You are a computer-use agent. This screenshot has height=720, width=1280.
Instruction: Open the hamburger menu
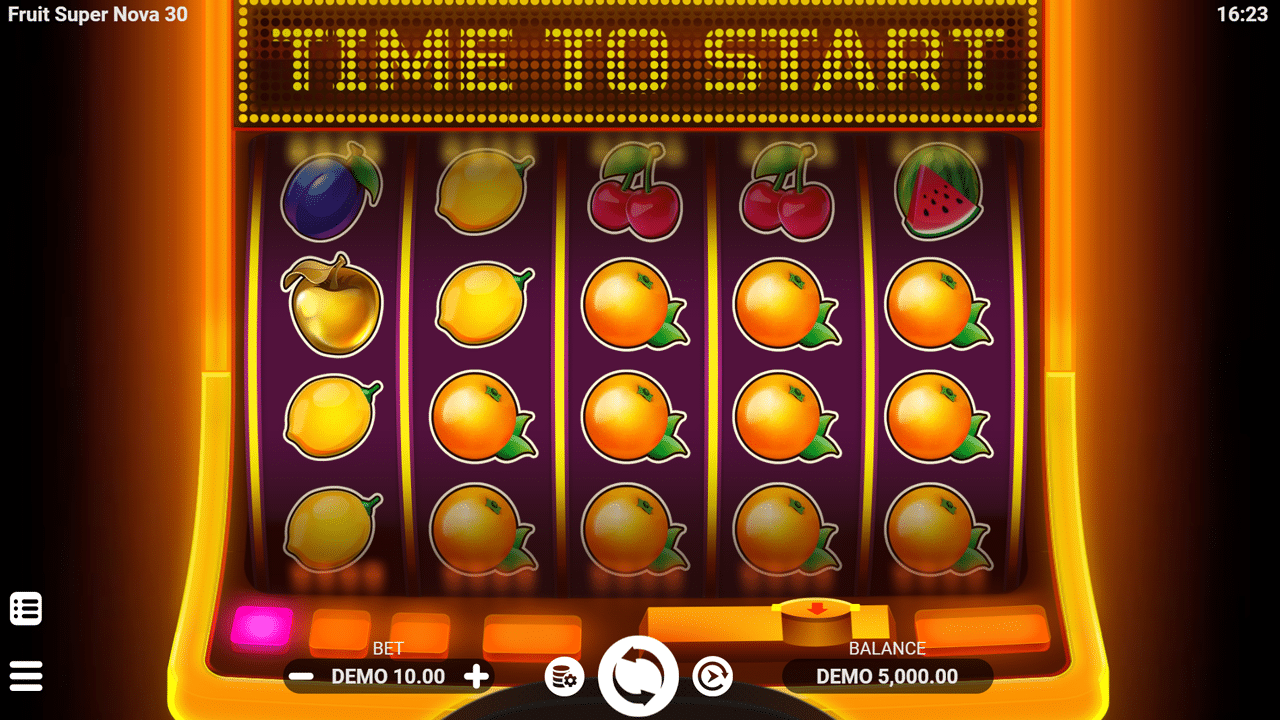coord(27,675)
